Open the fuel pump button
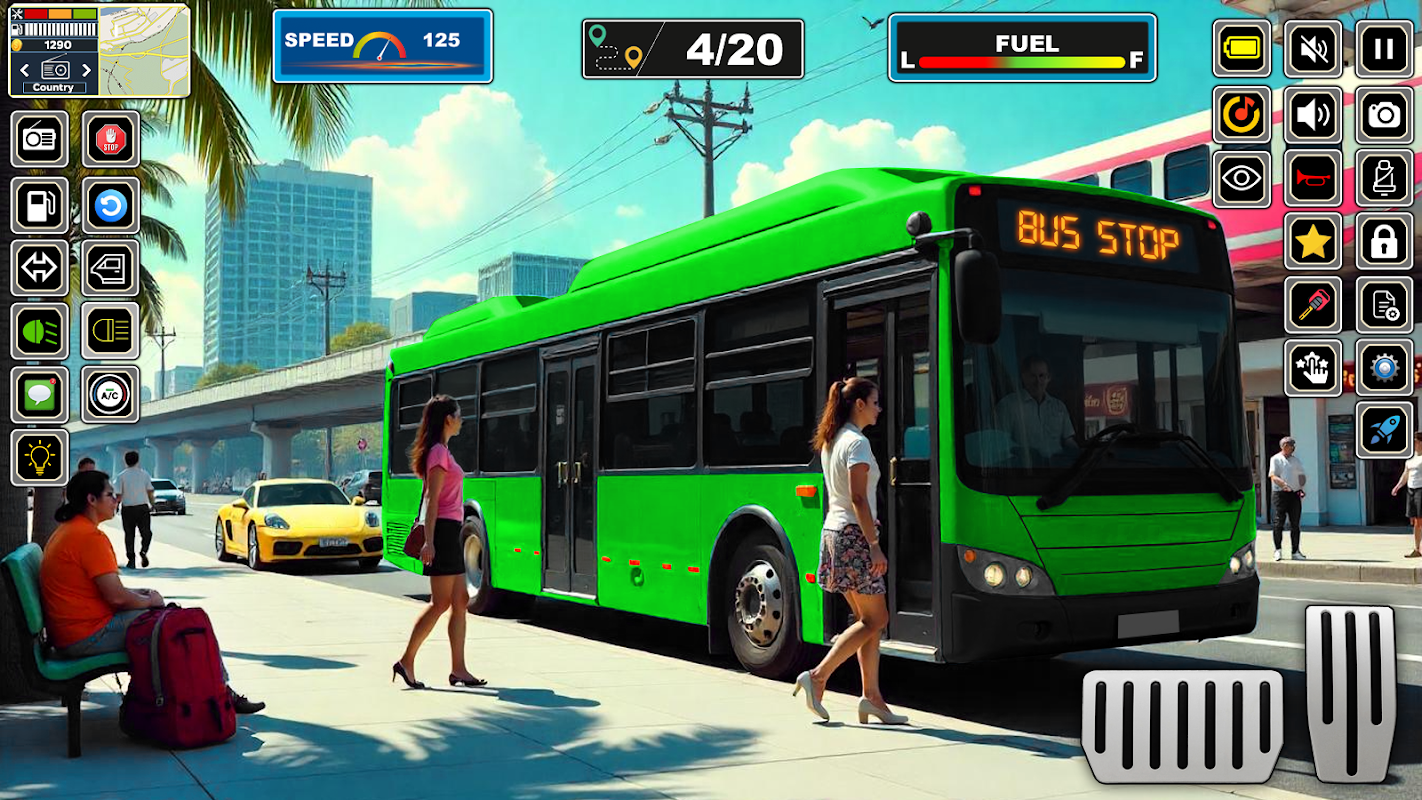1422x800 pixels. 40,206
